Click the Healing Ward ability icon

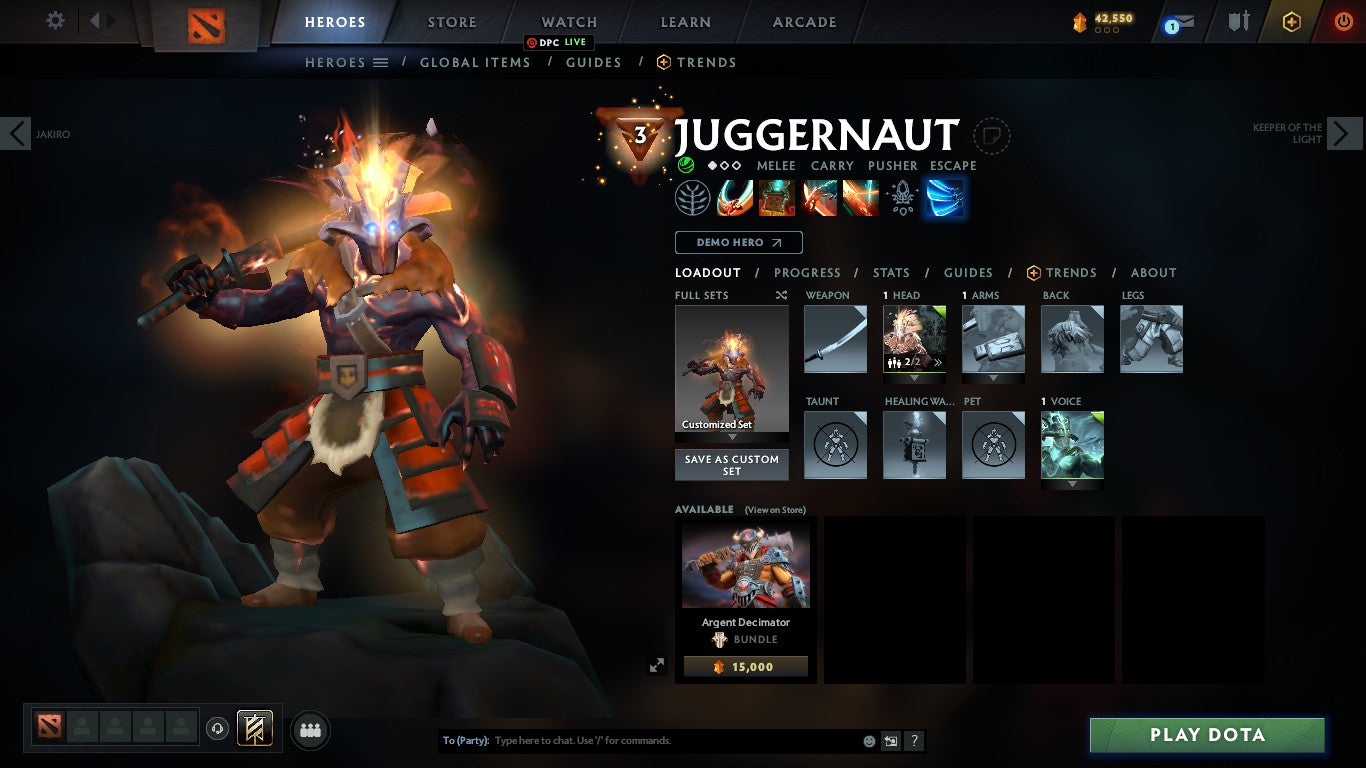coord(777,198)
